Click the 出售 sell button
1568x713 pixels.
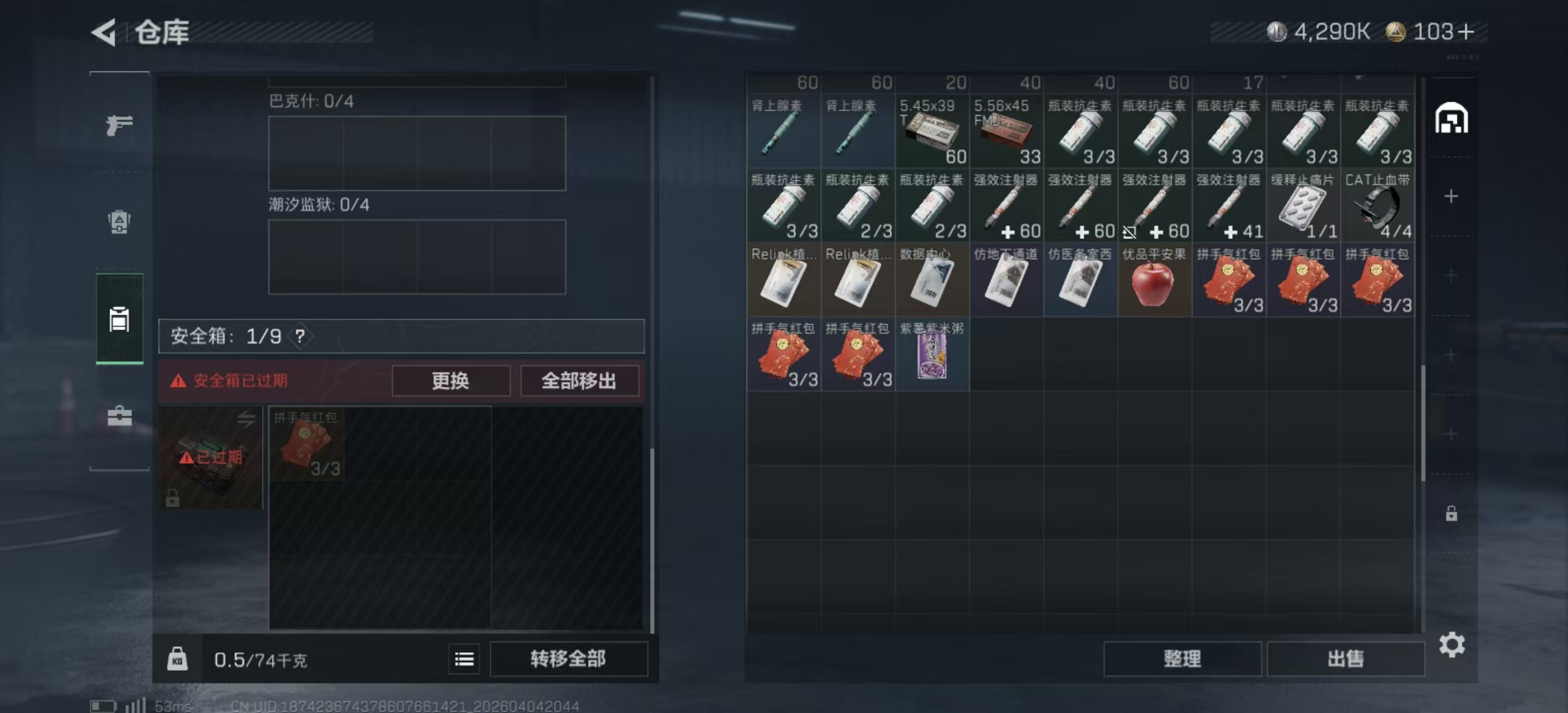coord(1346,658)
